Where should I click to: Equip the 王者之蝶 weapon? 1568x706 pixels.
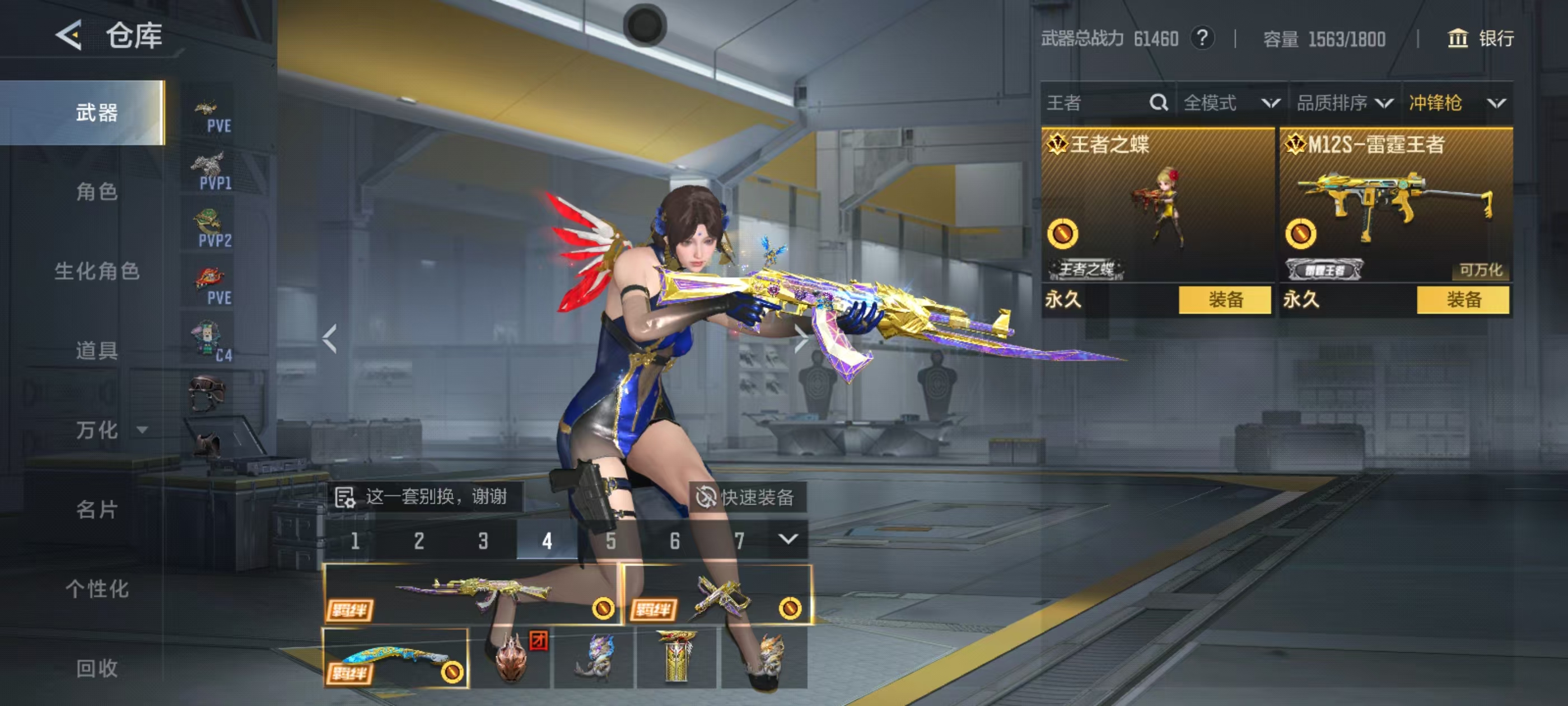pyautogui.click(x=1225, y=300)
